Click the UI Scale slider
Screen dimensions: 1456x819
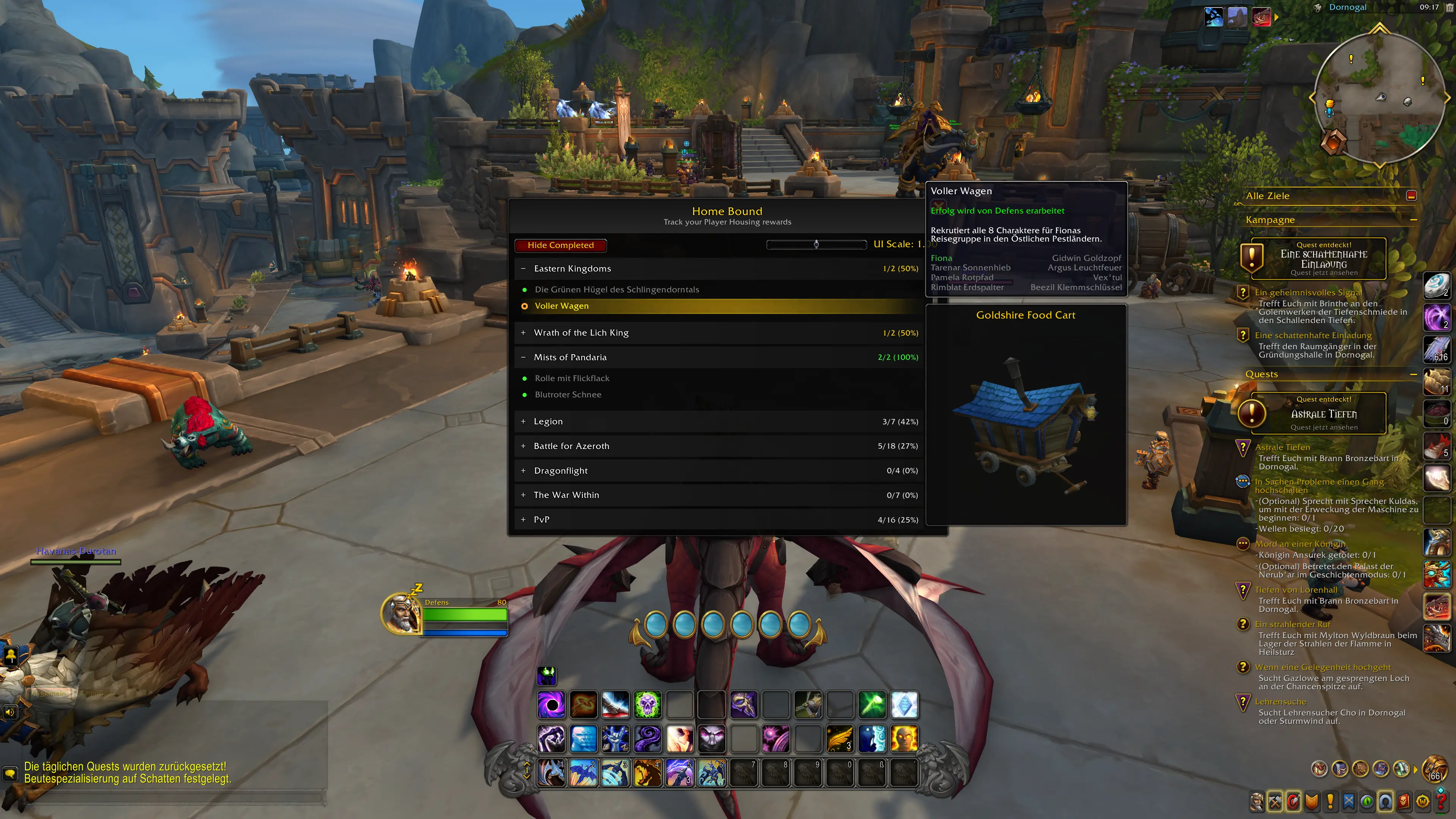(x=816, y=244)
